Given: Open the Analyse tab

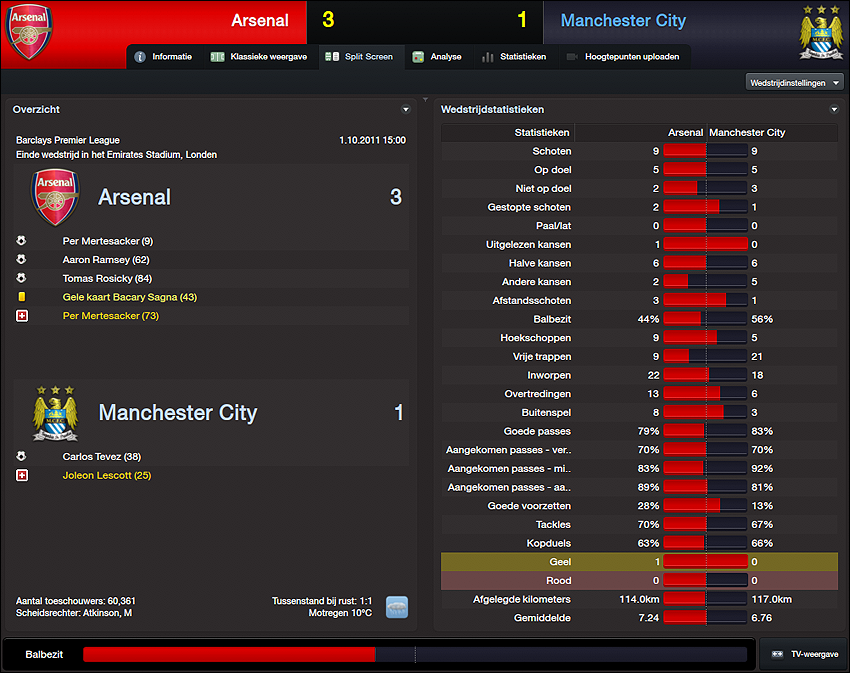Looking at the screenshot, I should 437,57.
